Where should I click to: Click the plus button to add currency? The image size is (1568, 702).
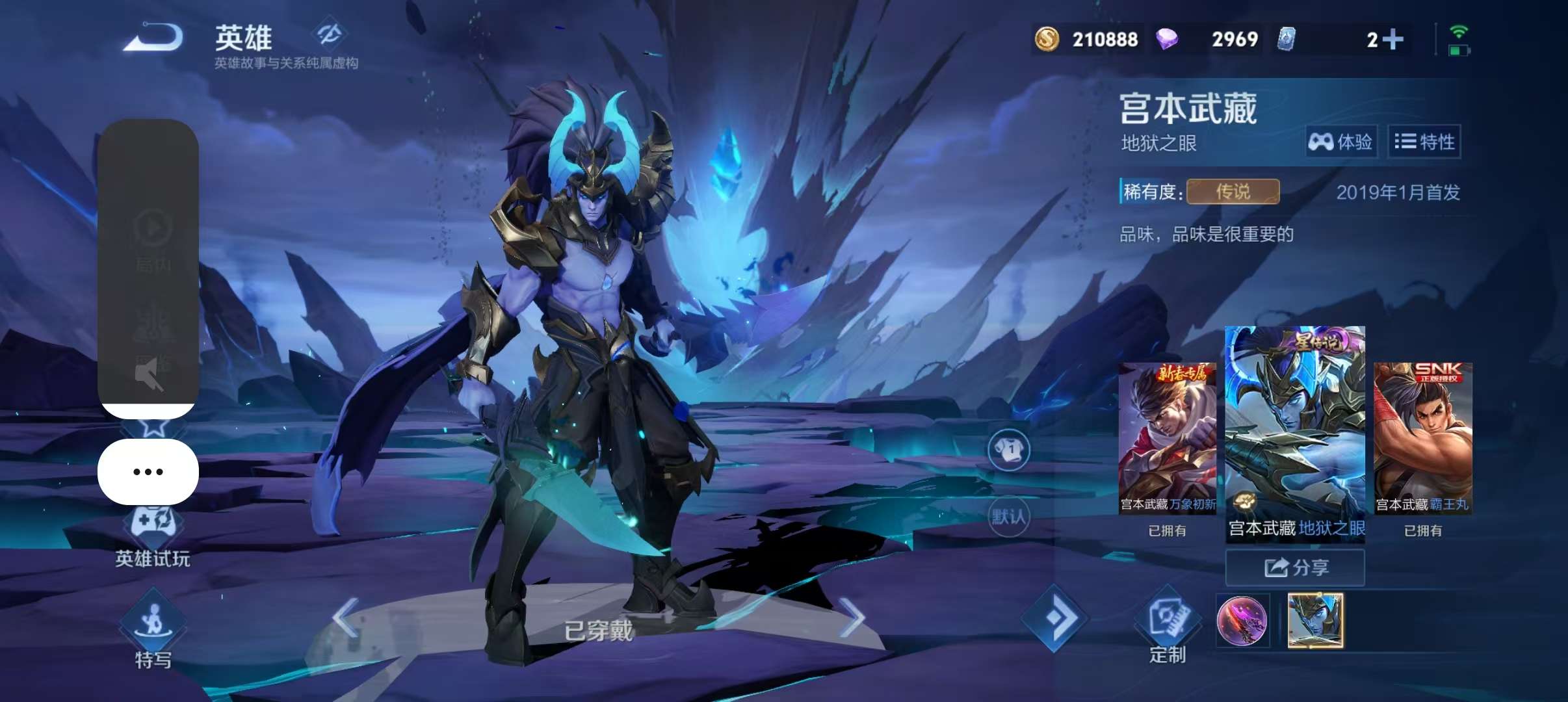[x=1393, y=39]
